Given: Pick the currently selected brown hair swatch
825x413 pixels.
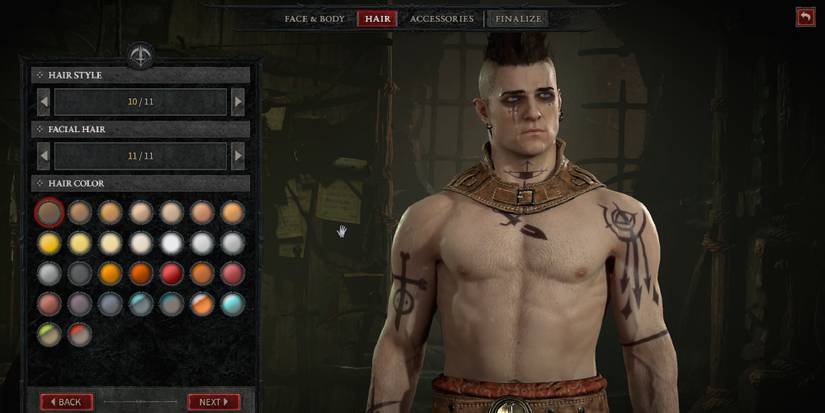Looking at the screenshot, I should [x=49, y=212].
